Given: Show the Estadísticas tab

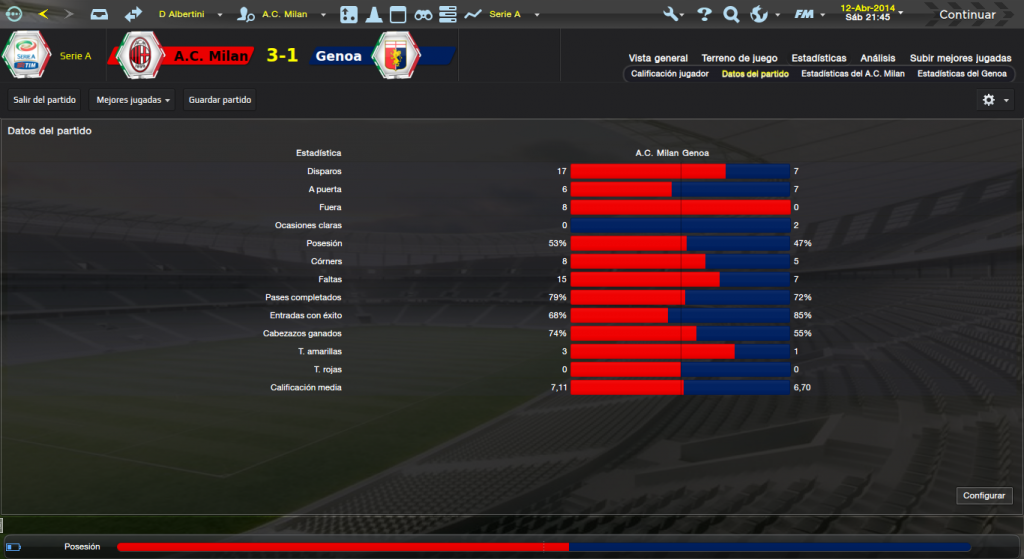Looking at the screenshot, I should tap(818, 58).
